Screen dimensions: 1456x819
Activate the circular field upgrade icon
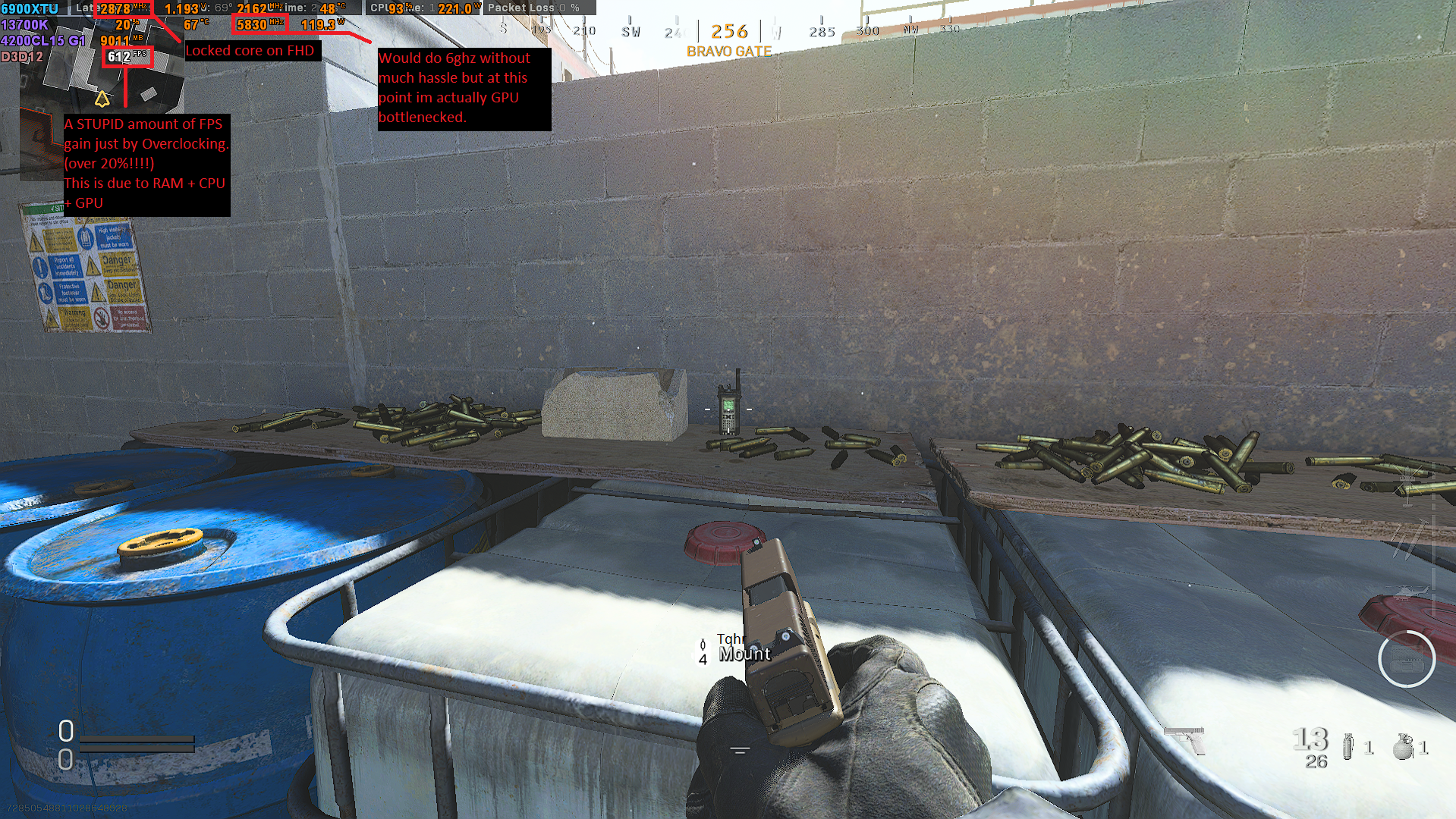point(1406,660)
